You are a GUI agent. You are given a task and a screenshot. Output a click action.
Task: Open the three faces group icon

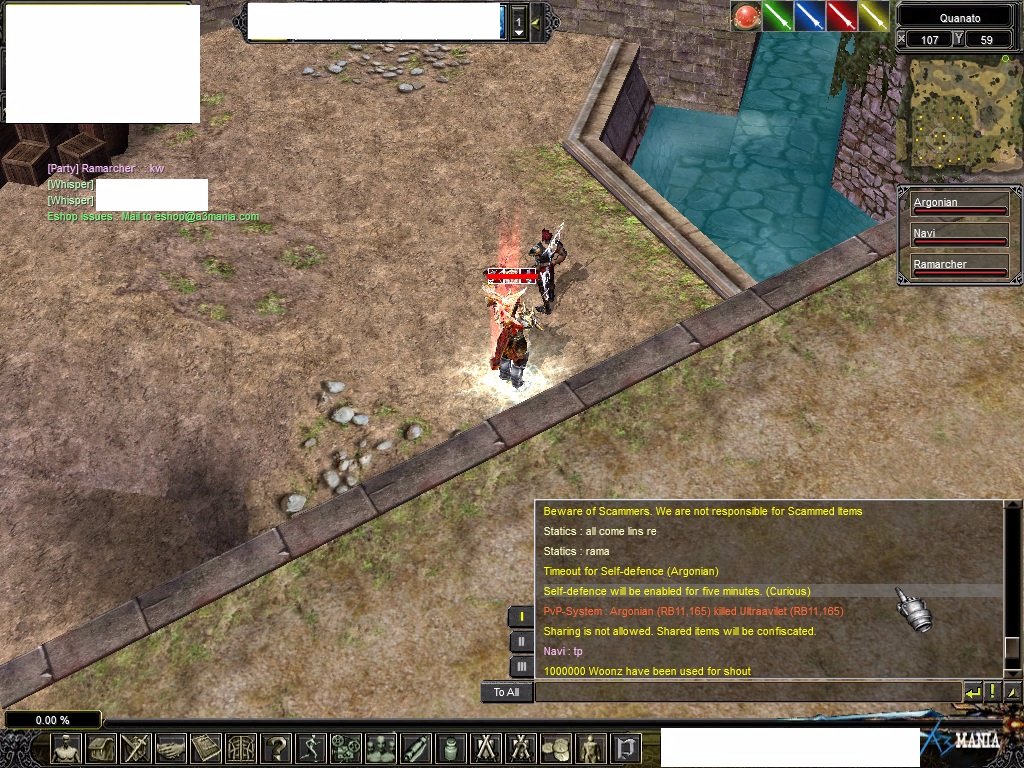[x=380, y=748]
